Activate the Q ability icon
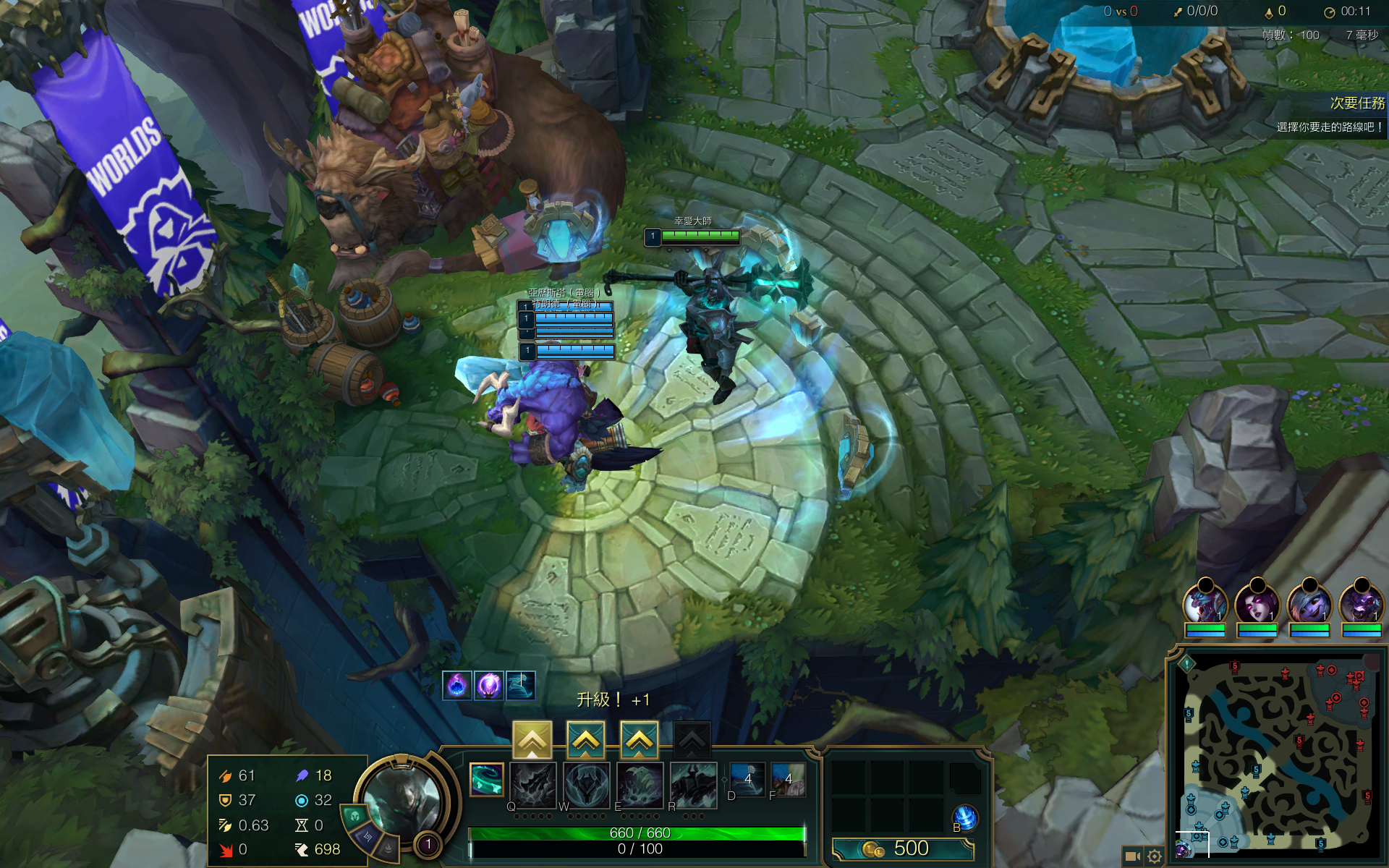 click(x=533, y=784)
